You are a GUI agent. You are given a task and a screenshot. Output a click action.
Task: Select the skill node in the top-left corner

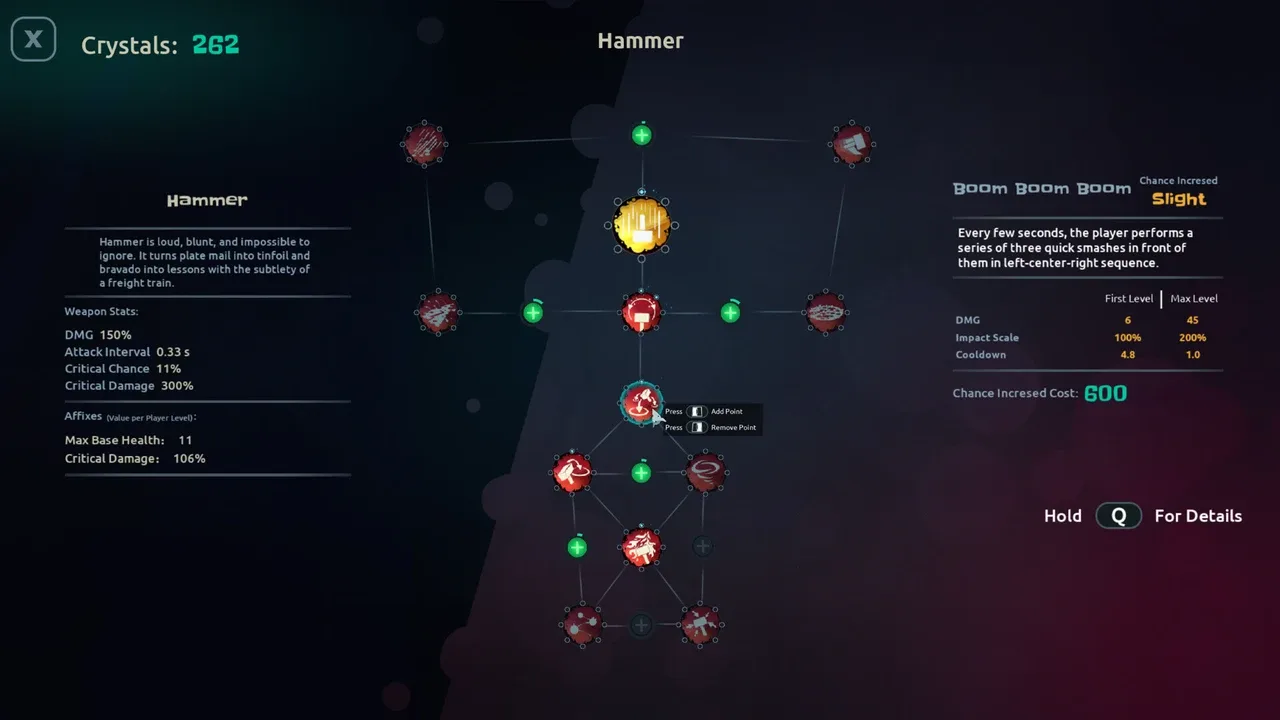[x=424, y=144]
